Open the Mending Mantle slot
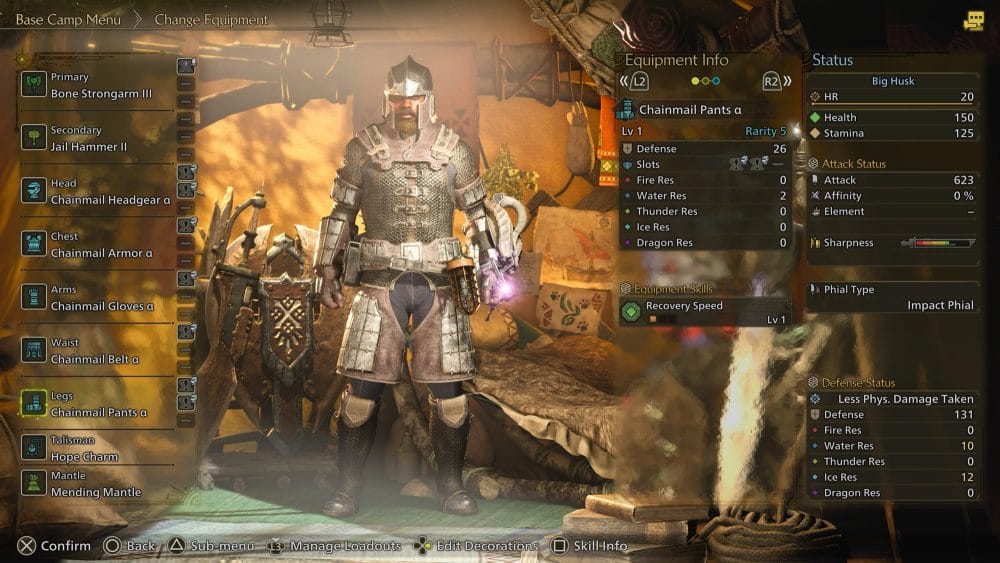 coord(95,484)
